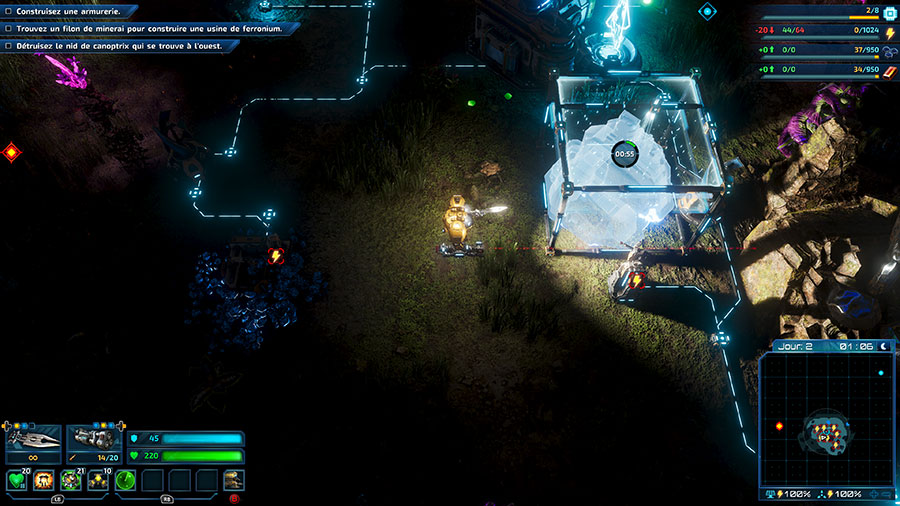The image size is (900, 506).
Task: Select the blade melee weapon slot
Action: (x=33, y=444)
